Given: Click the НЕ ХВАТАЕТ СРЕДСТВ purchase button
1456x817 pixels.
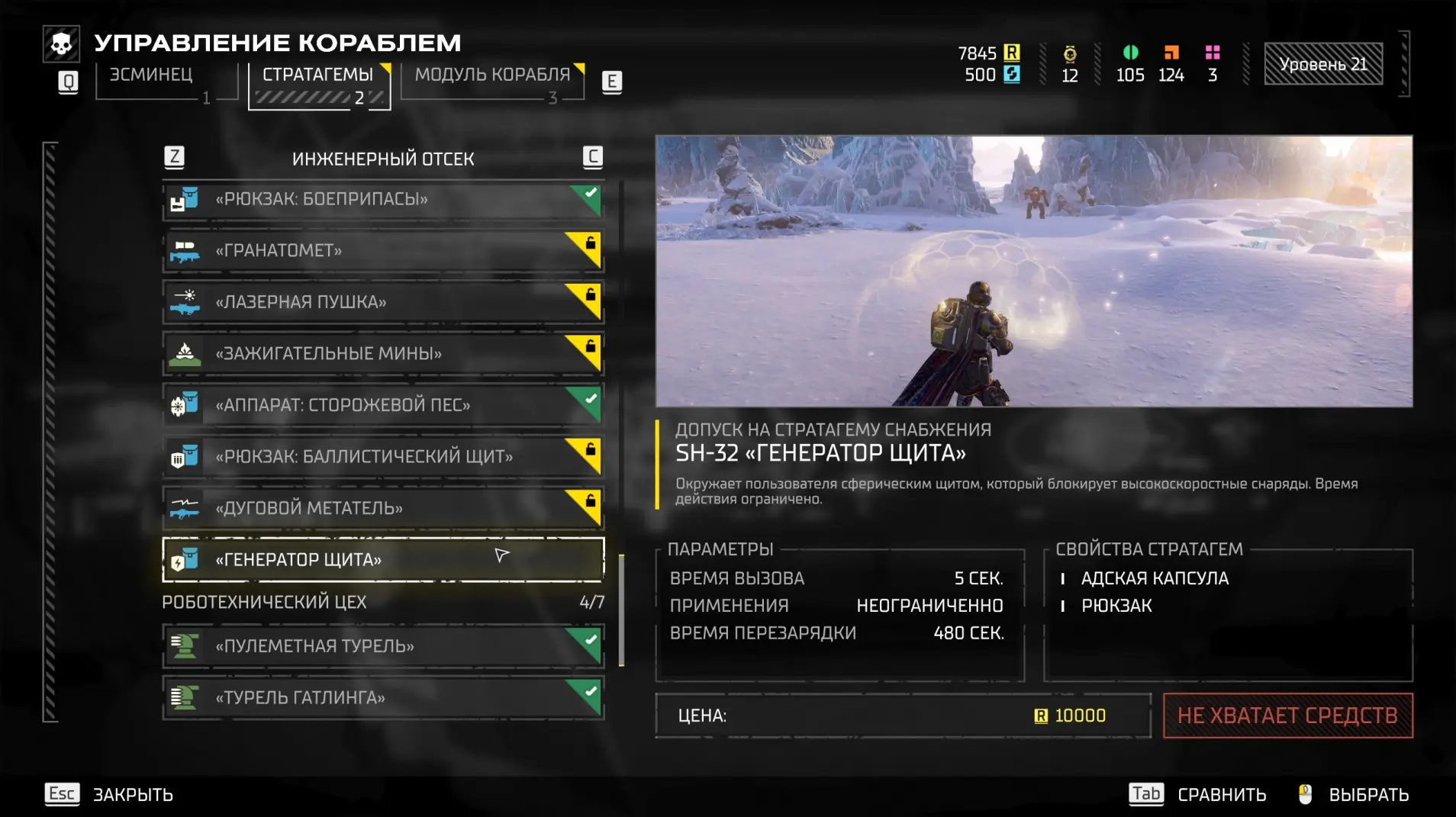Looking at the screenshot, I should [x=1287, y=716].
